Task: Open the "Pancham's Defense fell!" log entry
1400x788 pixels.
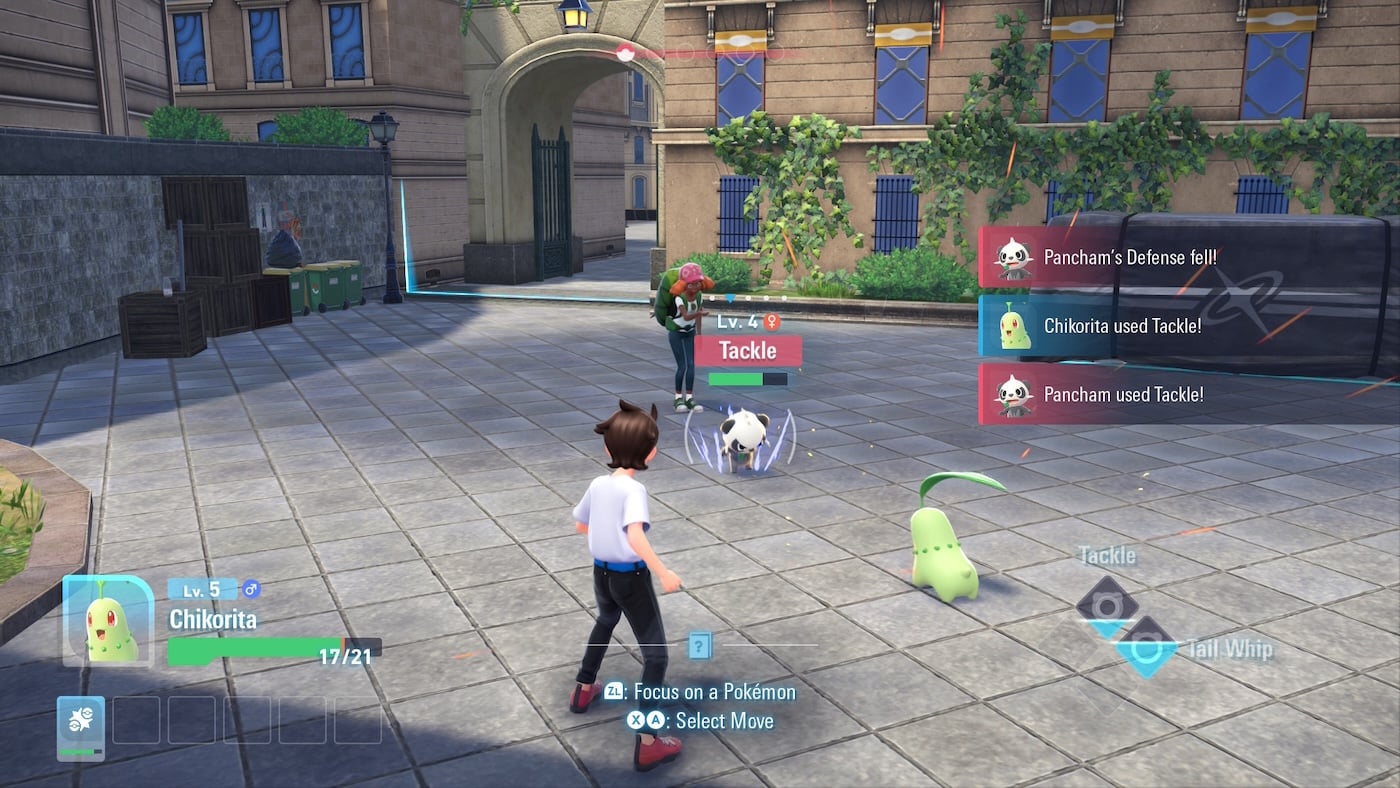Action: [1128, 258]
